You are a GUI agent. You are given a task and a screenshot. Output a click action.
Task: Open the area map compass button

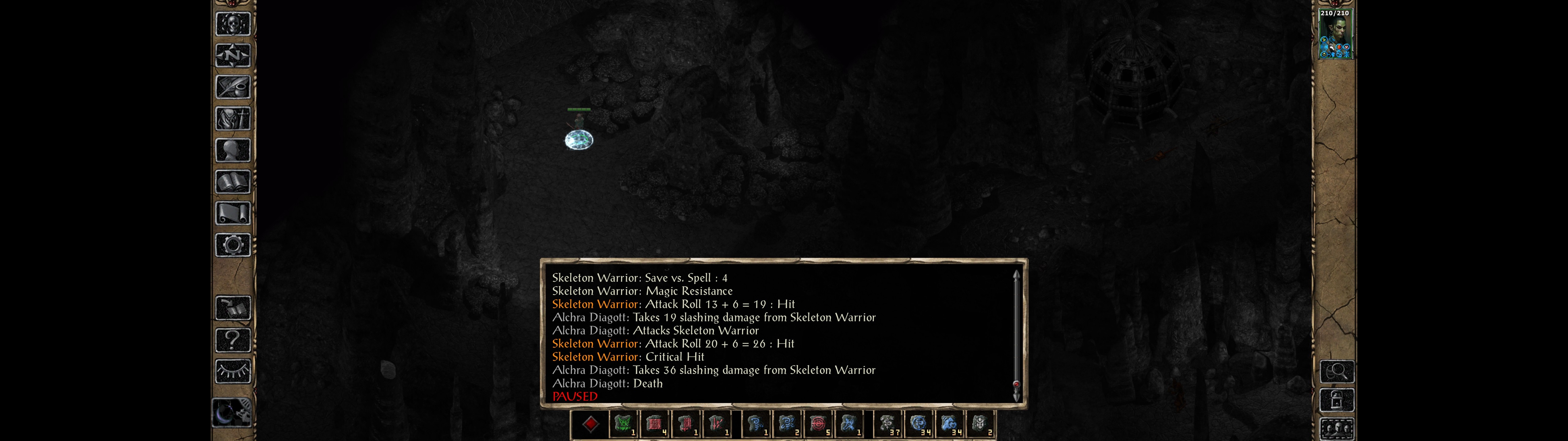pos(232,55)
